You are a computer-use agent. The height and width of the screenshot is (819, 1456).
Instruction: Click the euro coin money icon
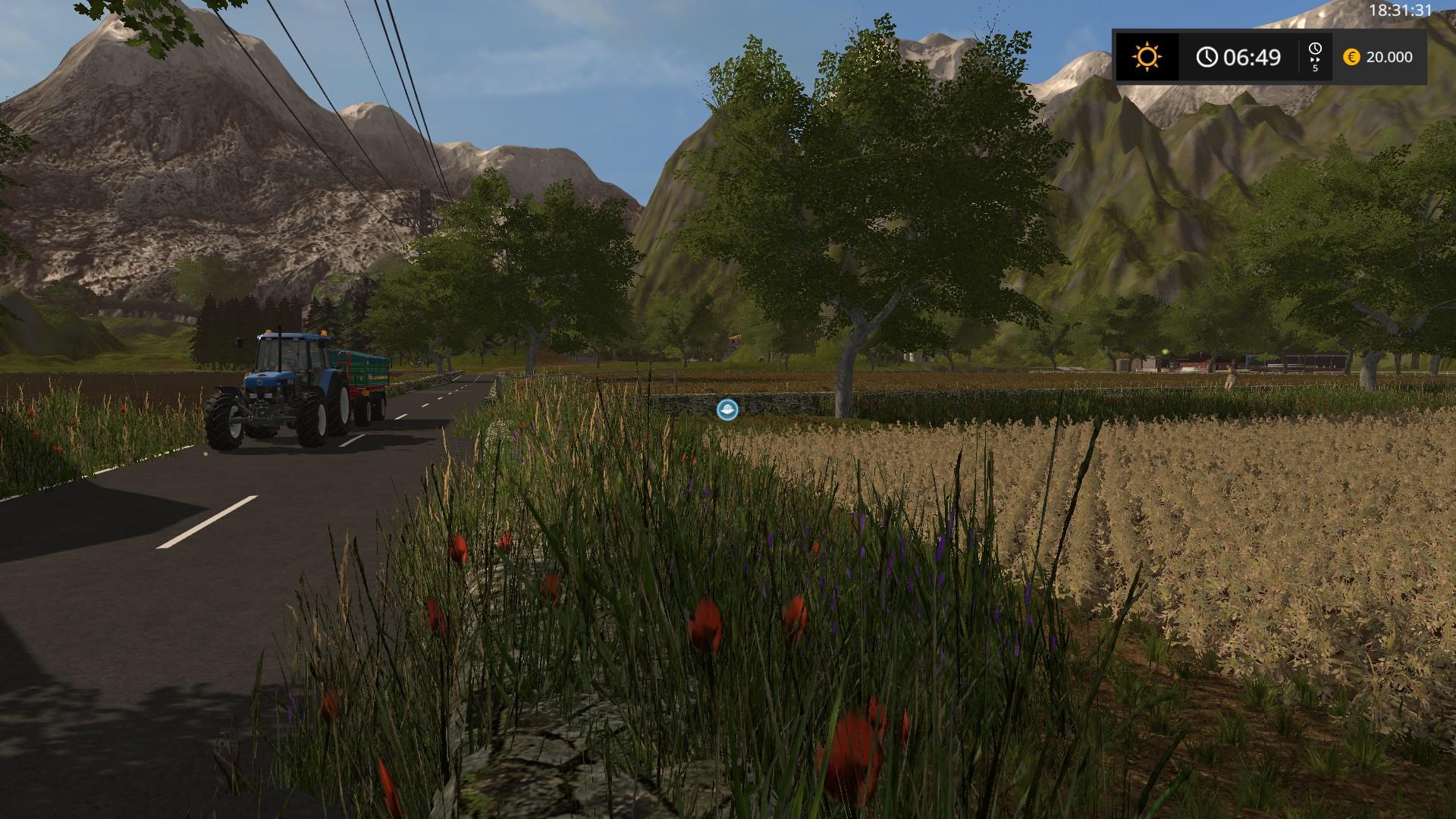[1351, 57]
